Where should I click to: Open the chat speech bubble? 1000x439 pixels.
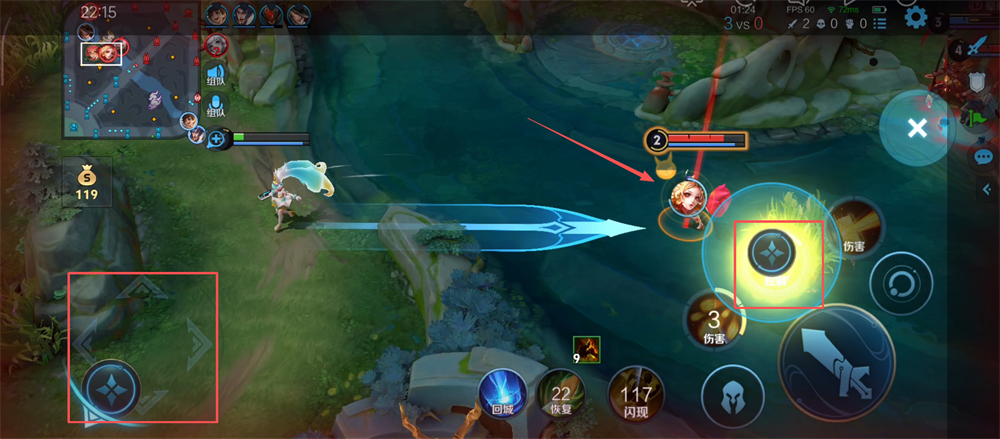click(983, 156)
